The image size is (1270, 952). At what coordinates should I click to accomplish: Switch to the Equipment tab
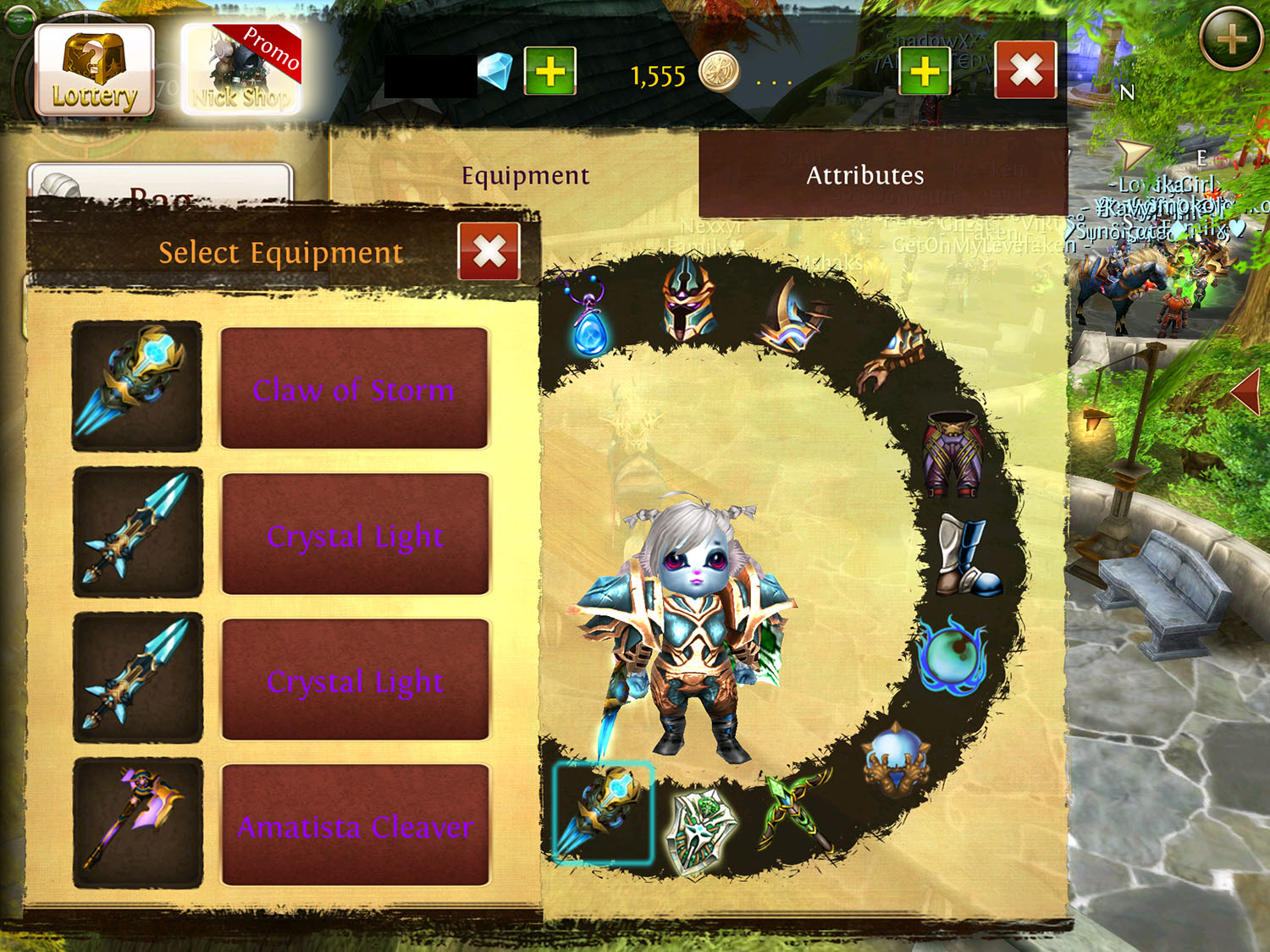tap(525, 175)
